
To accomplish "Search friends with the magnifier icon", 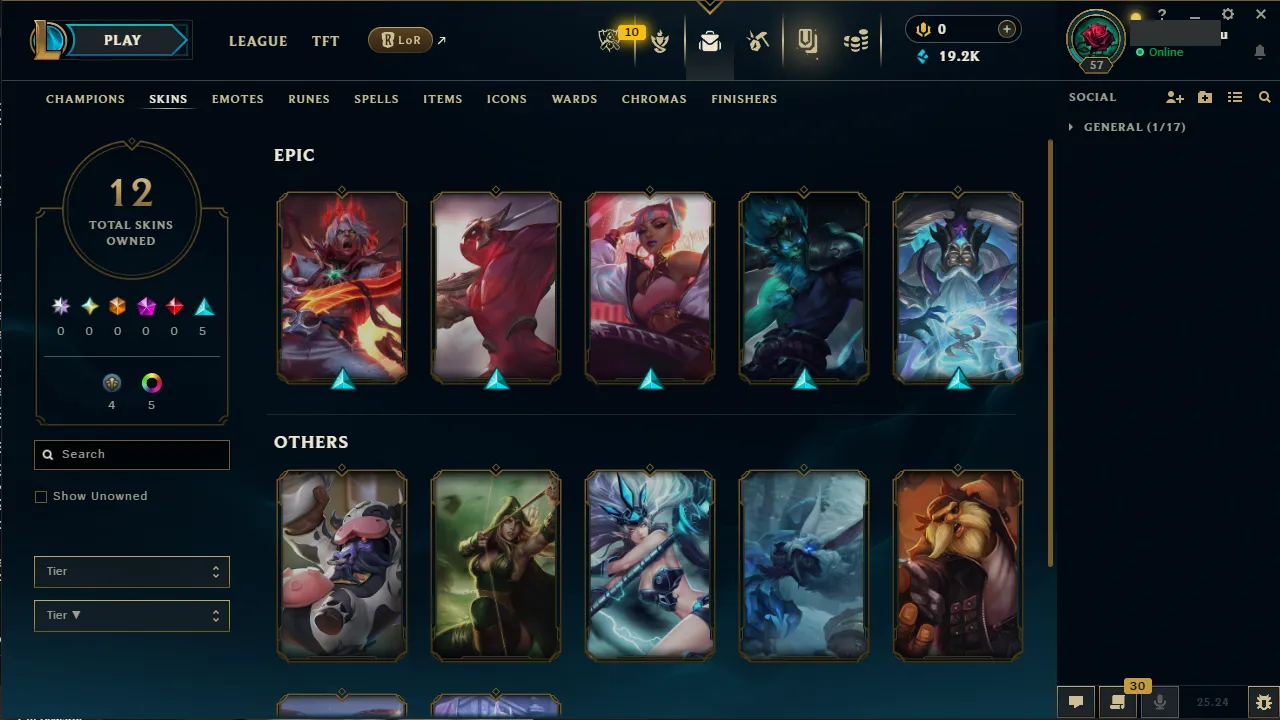I will tap(1264, 97).
